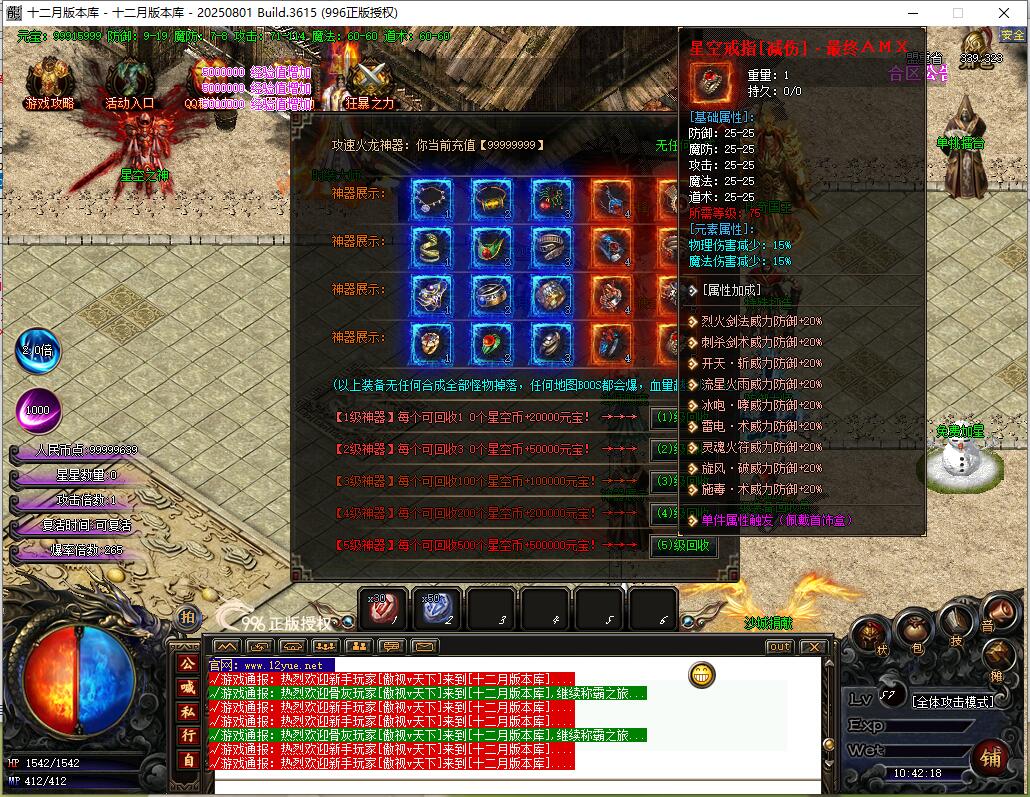Use the red potion in hotbar slot 1
The width and height of the screenshot is (1030, 797).
(383, 608)
